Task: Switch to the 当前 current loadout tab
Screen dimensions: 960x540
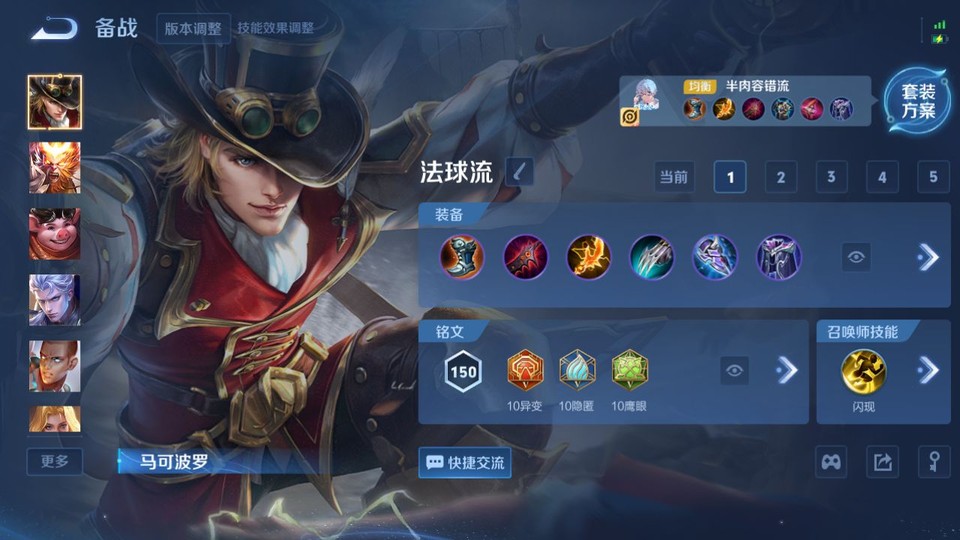Action: coord(674,178)
